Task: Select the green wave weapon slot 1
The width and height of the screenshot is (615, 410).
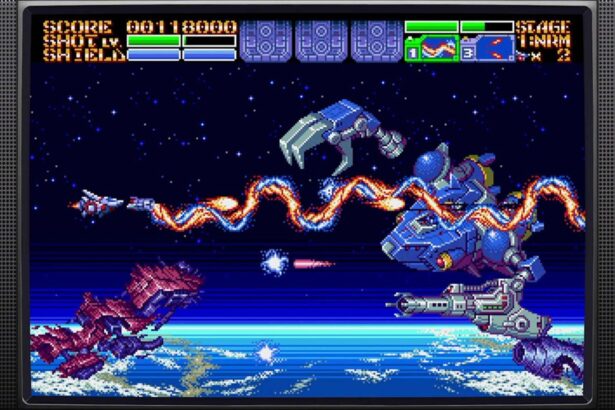Action: tap(431, 47)
